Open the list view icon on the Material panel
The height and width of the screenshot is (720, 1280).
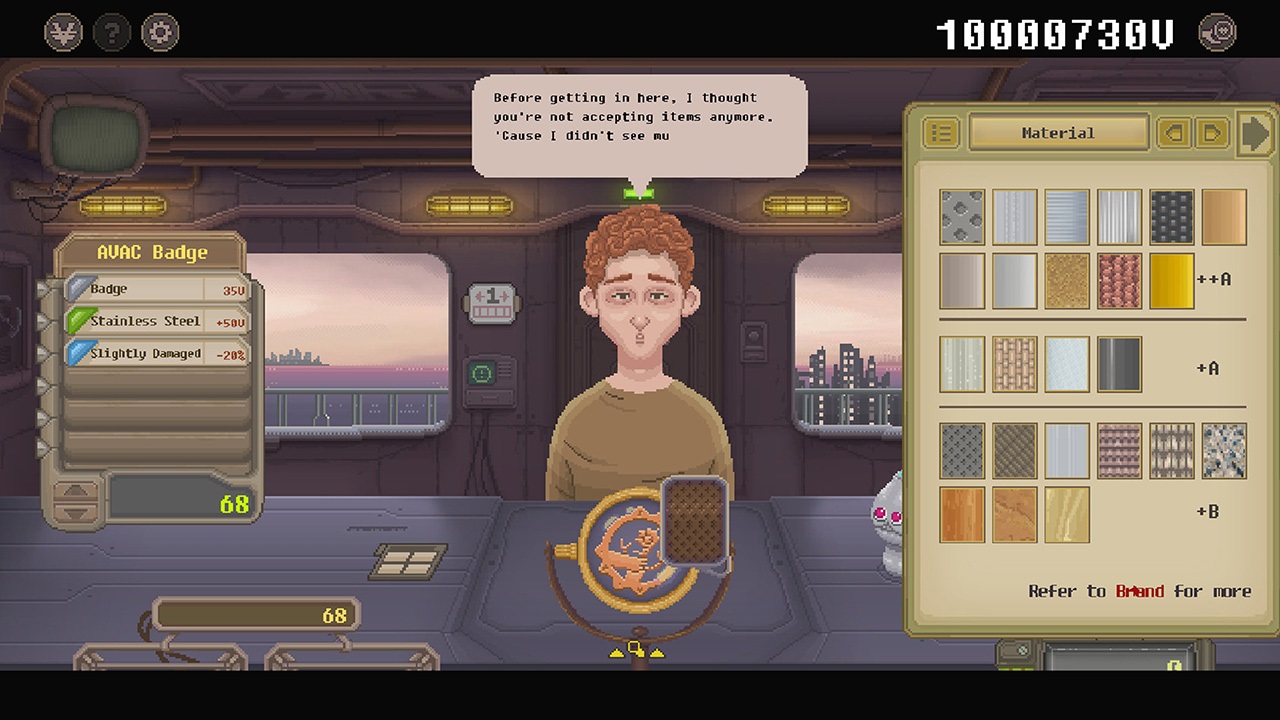(x=940, y=133)
